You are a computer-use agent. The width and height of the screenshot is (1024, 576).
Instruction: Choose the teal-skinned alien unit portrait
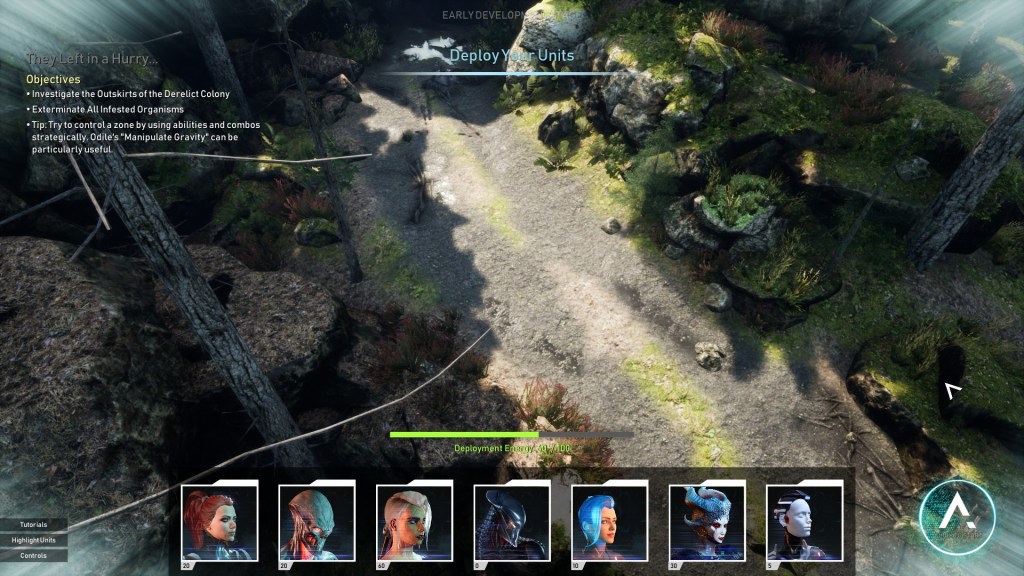coord(317,522)
